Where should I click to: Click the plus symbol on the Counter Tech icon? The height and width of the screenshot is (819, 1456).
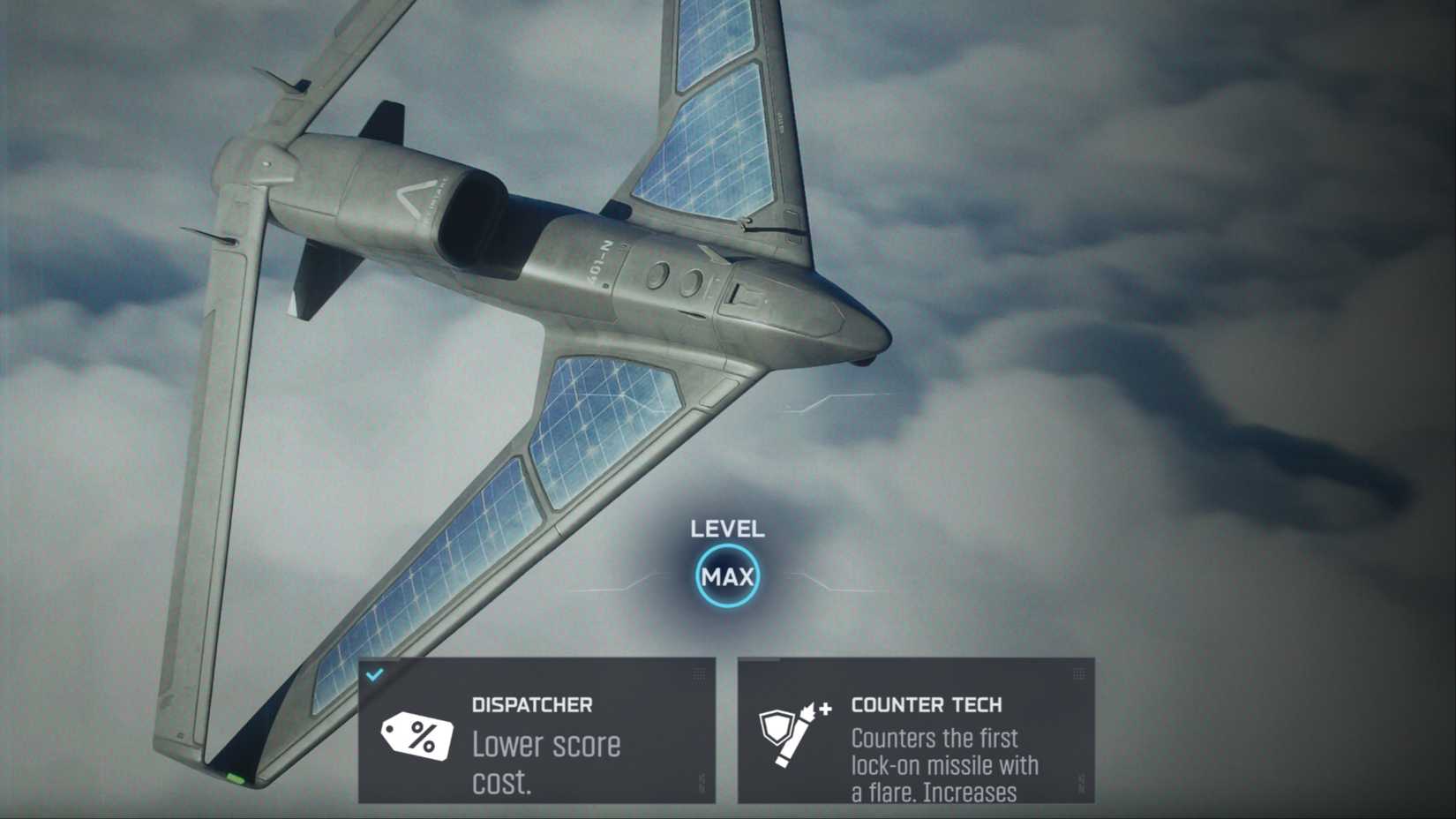tap(824, 710)
